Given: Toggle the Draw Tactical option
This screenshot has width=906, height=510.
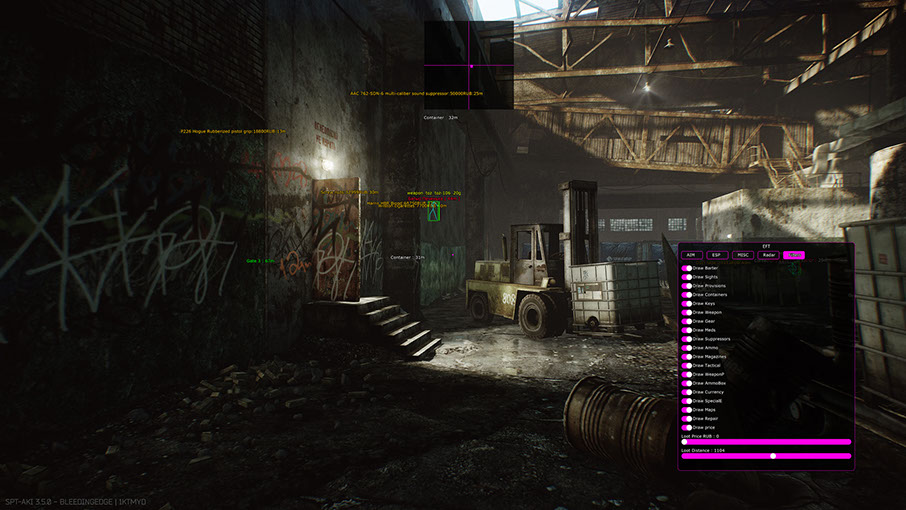Looking at the screenshot, I should [x=687, y=366].
